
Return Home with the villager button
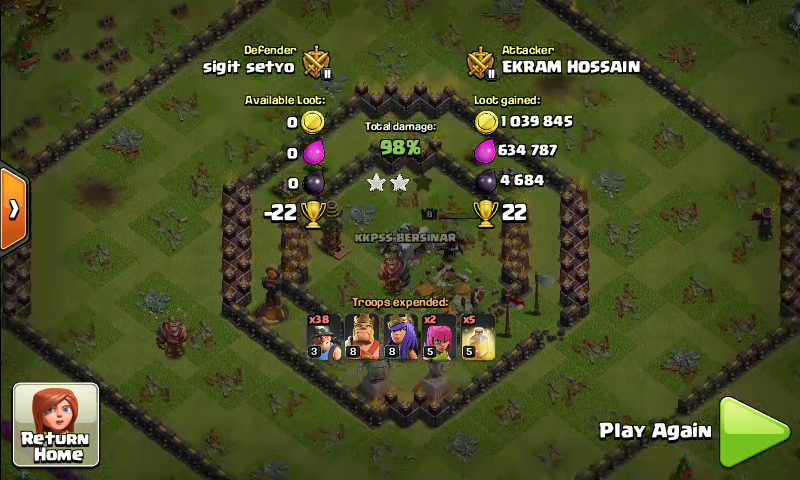[x=55, y=424]
